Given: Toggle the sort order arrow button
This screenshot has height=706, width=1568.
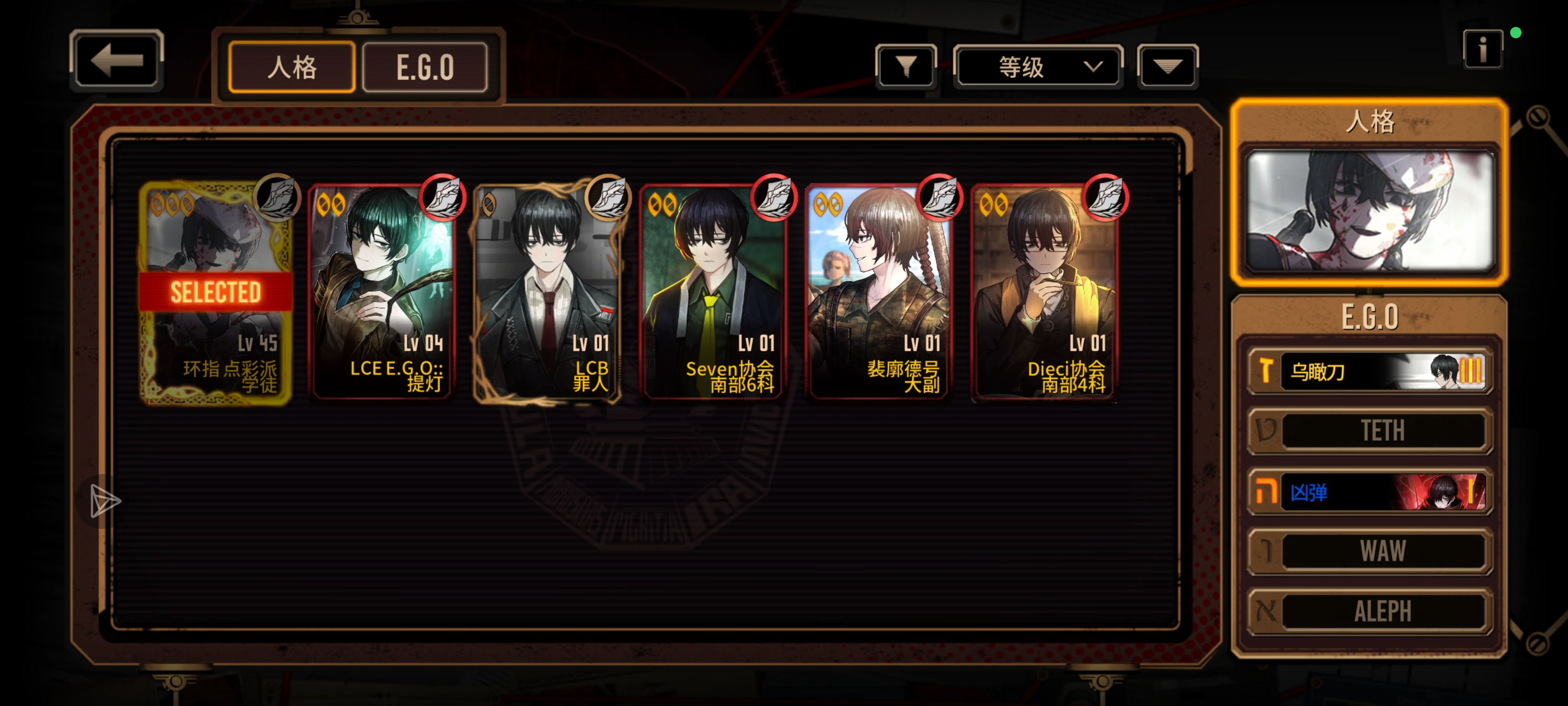Looking at the screenshot, I should (1167, 66).
